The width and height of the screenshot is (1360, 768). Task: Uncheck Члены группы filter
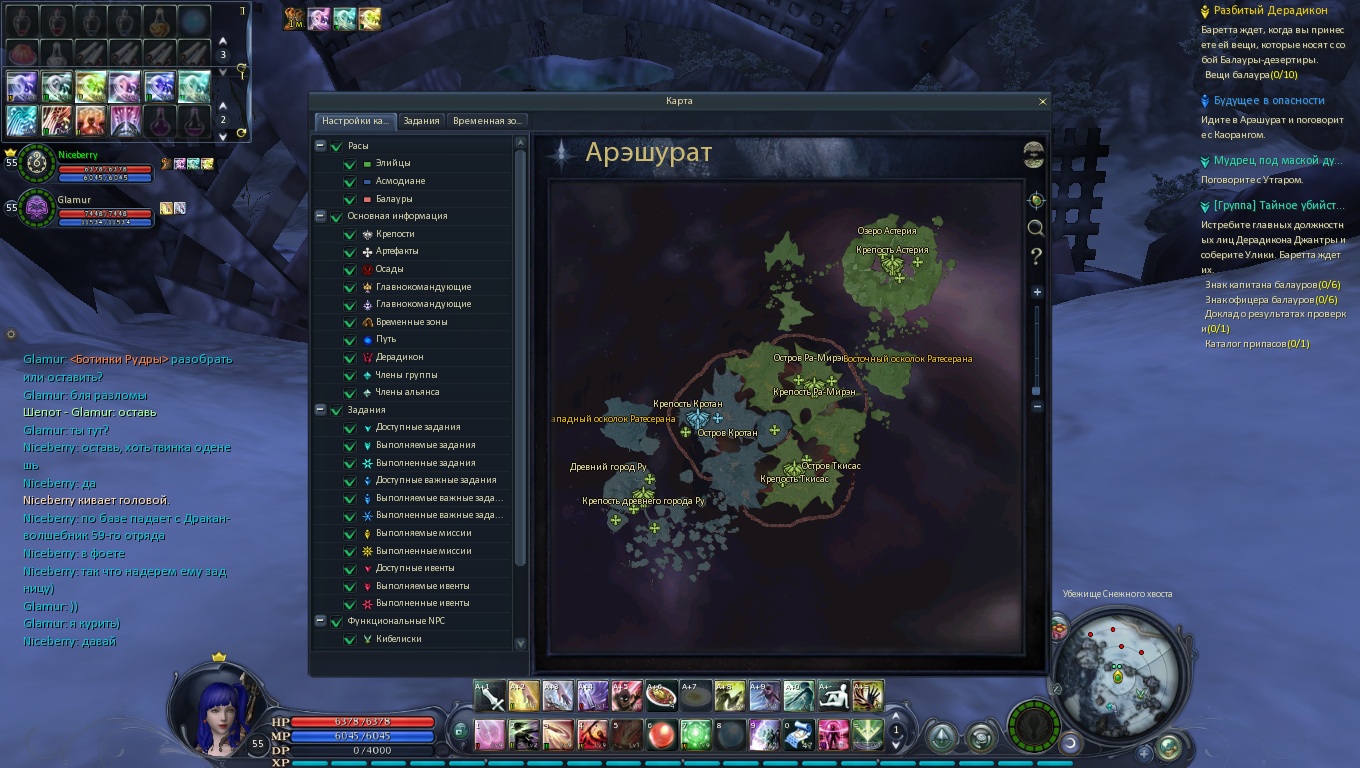click(x=350, y=376)
